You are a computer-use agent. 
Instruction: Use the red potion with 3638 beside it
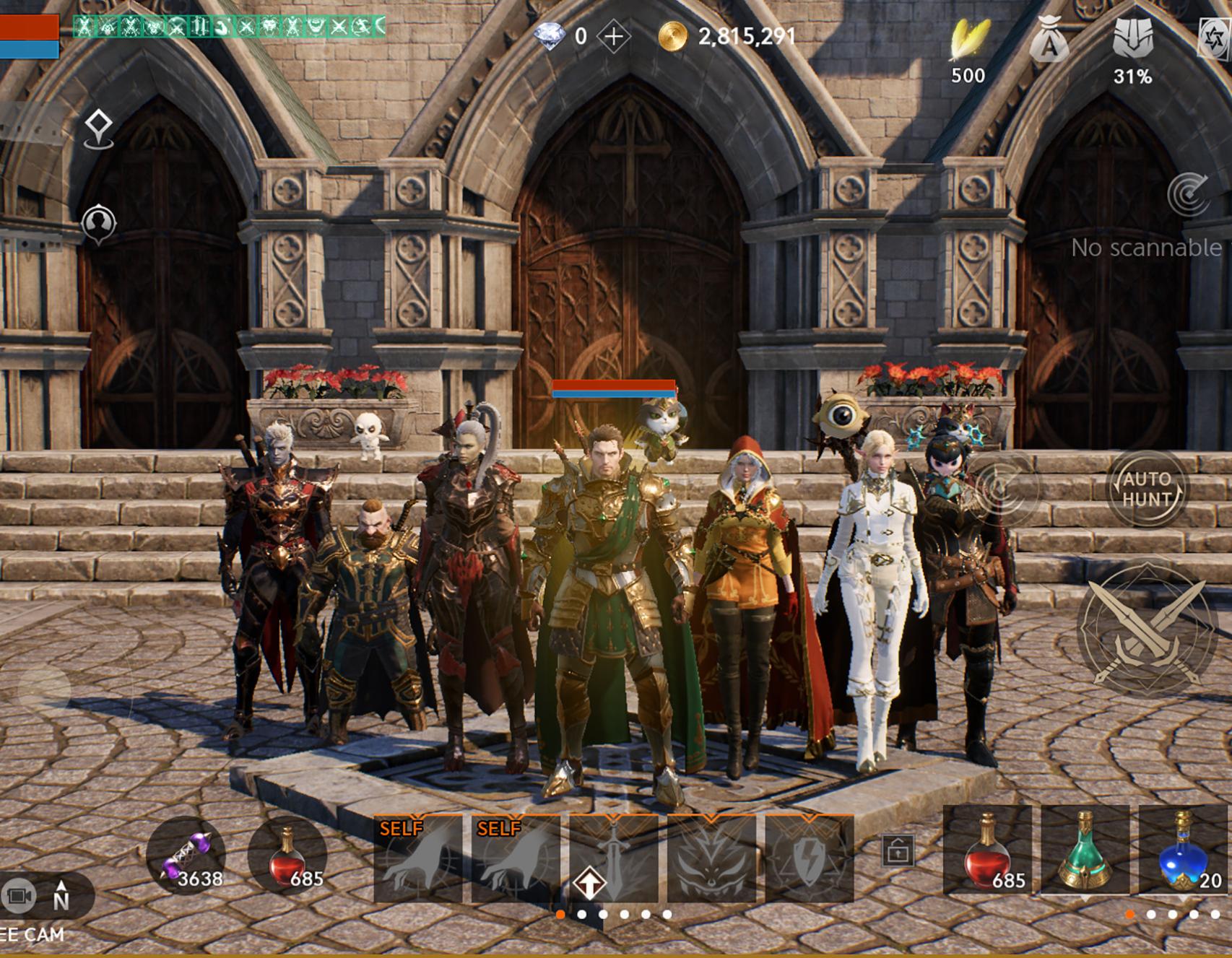click(x=287, y=856)
